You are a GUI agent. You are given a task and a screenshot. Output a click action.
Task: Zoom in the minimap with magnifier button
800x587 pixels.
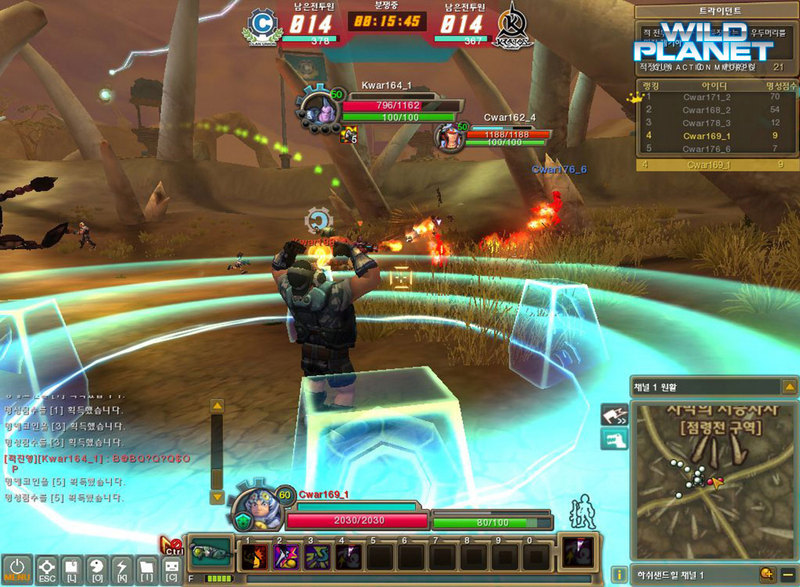click(x=765, y=574)
